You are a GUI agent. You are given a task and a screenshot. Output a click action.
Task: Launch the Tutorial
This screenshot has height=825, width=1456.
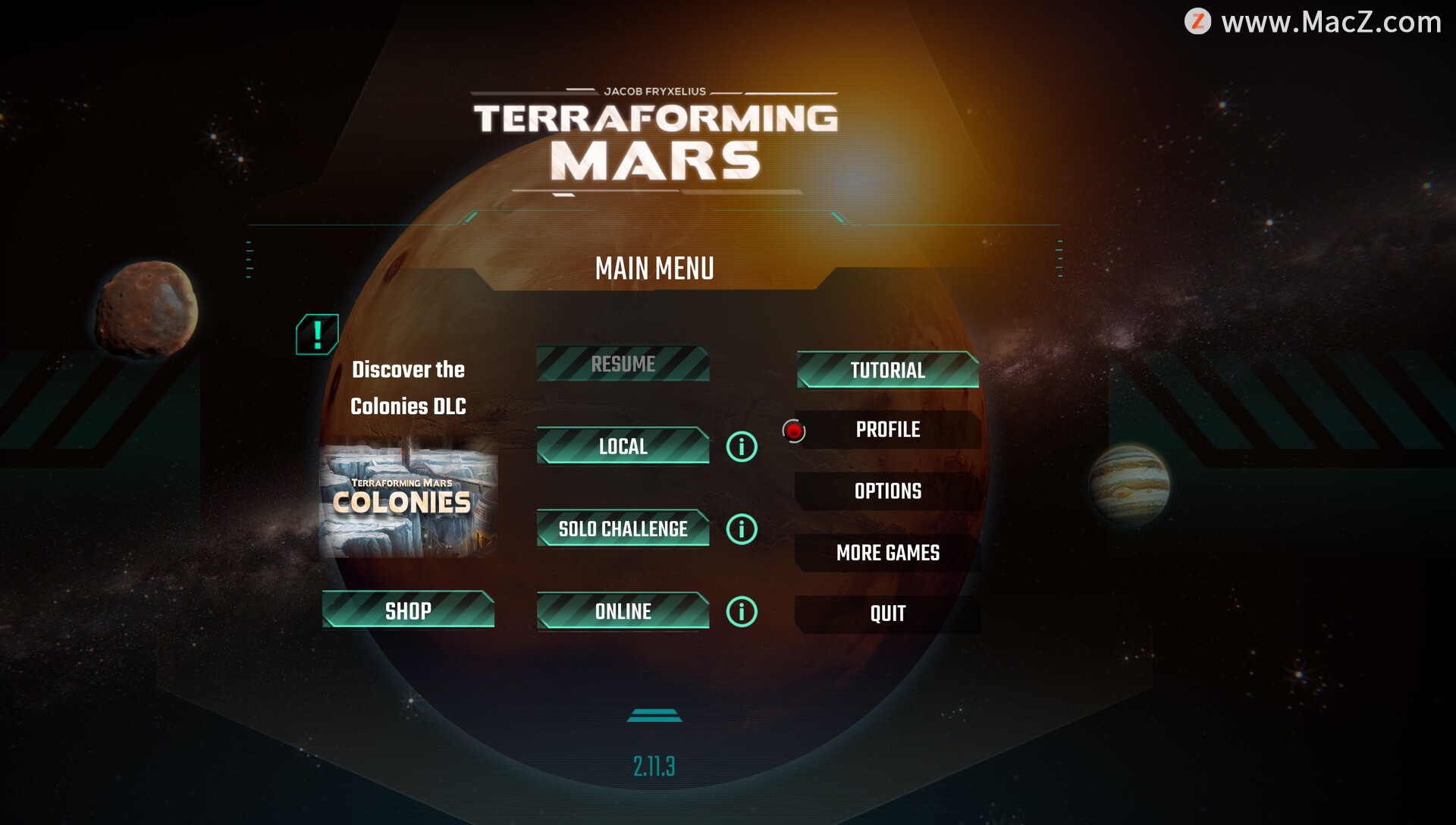887,370
